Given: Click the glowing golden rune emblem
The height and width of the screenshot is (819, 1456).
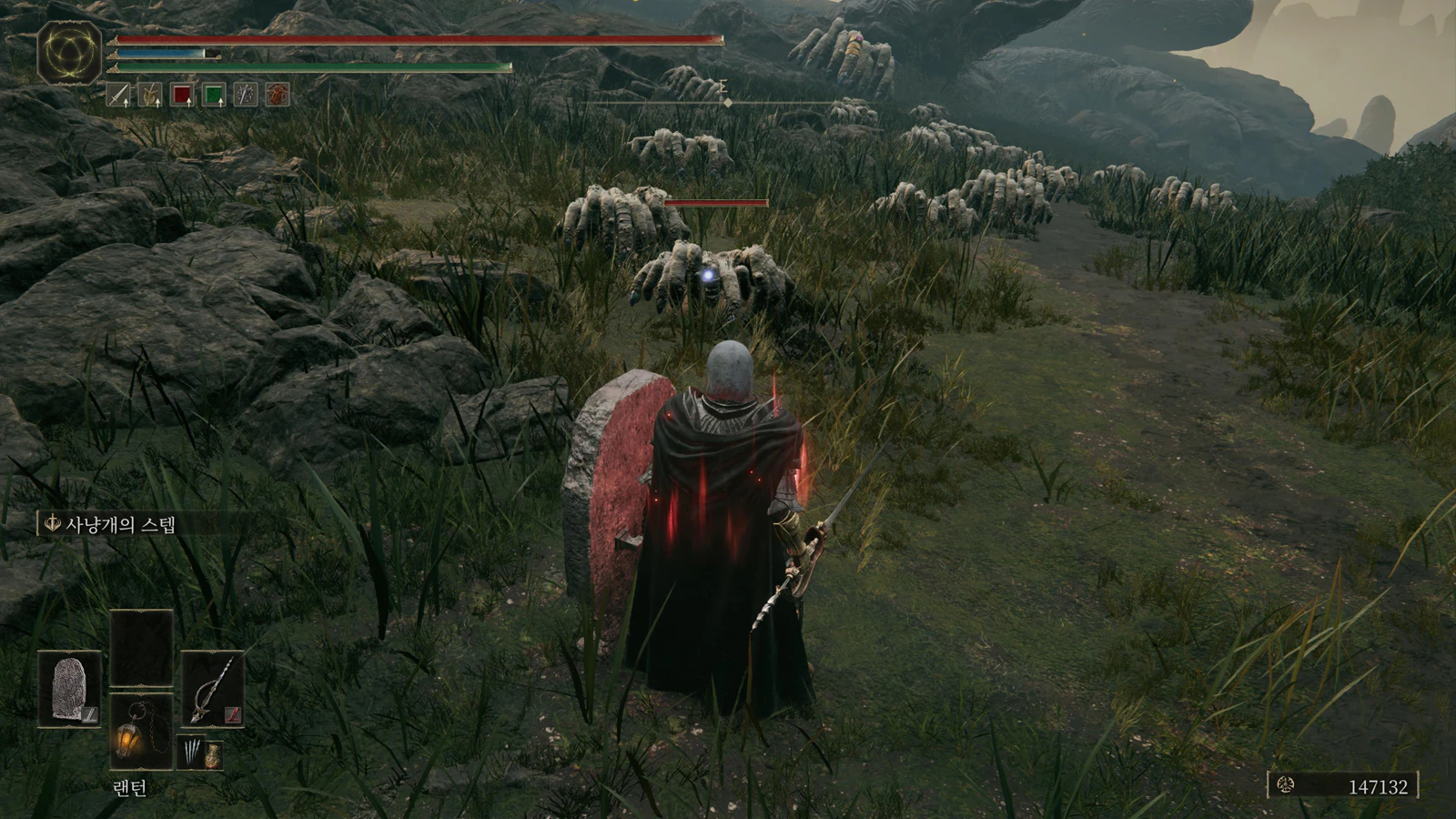Looking at the screenshot, I should (x=70, y=53).
